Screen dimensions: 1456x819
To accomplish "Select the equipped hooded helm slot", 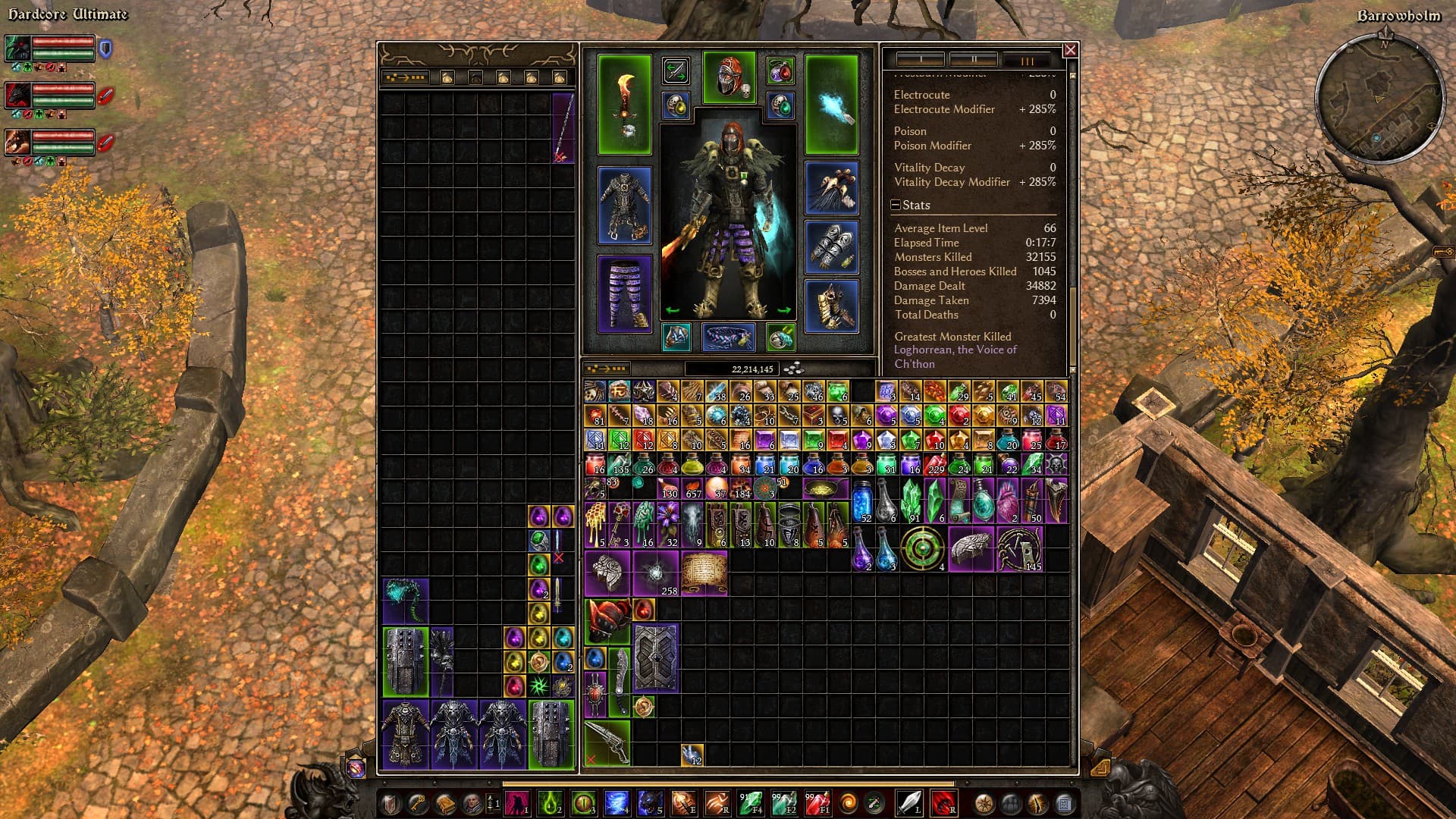I will [x=729, y=77].
